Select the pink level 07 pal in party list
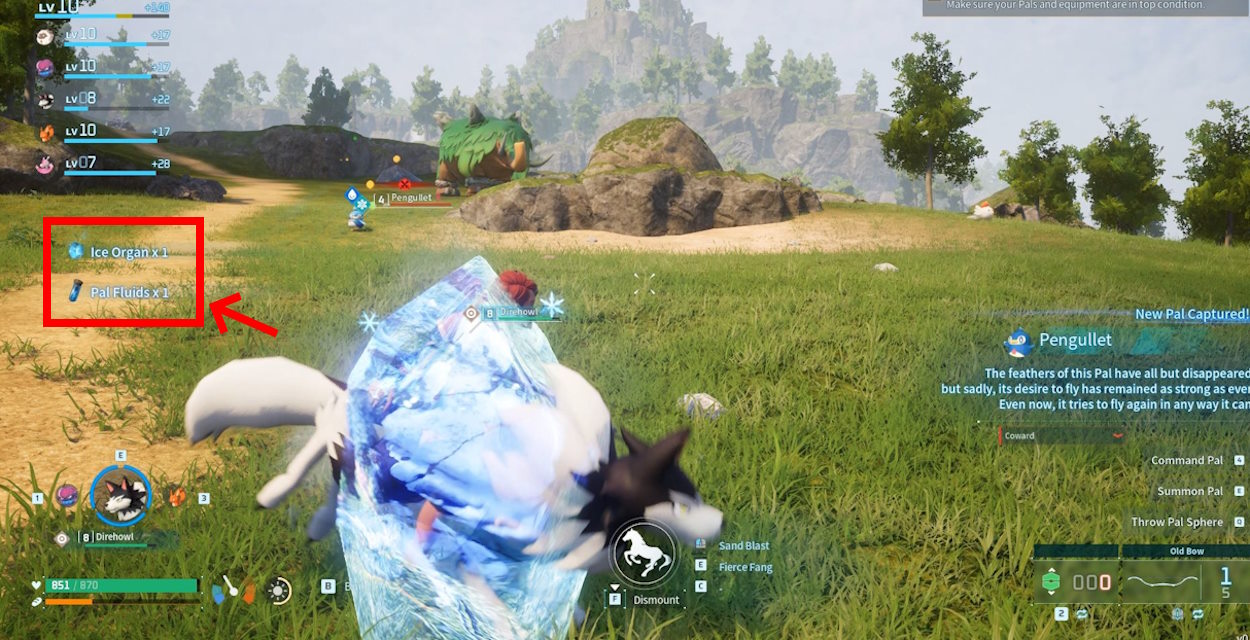 (45, 163)
